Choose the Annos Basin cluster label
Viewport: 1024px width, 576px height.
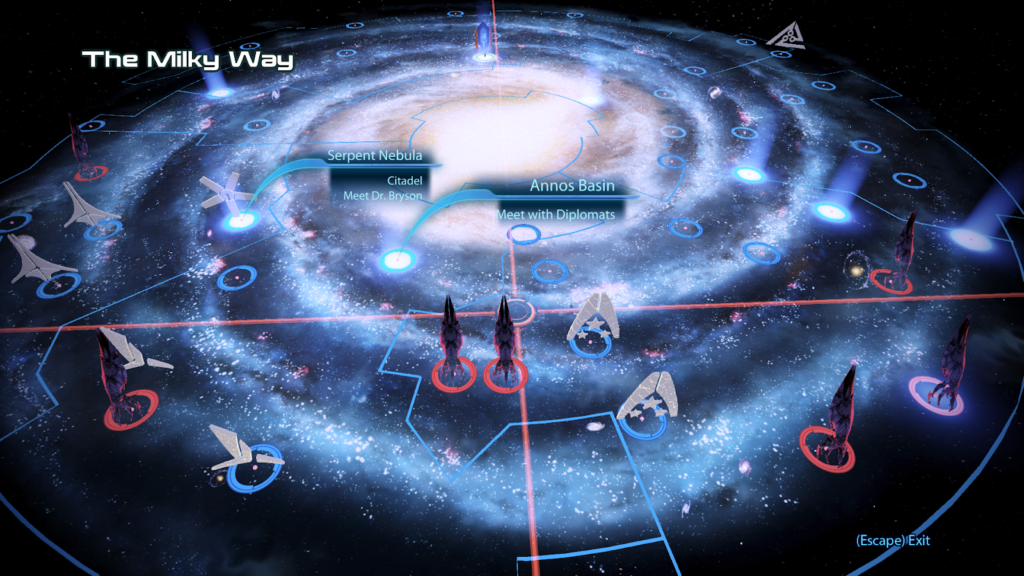tap(571, 185)
